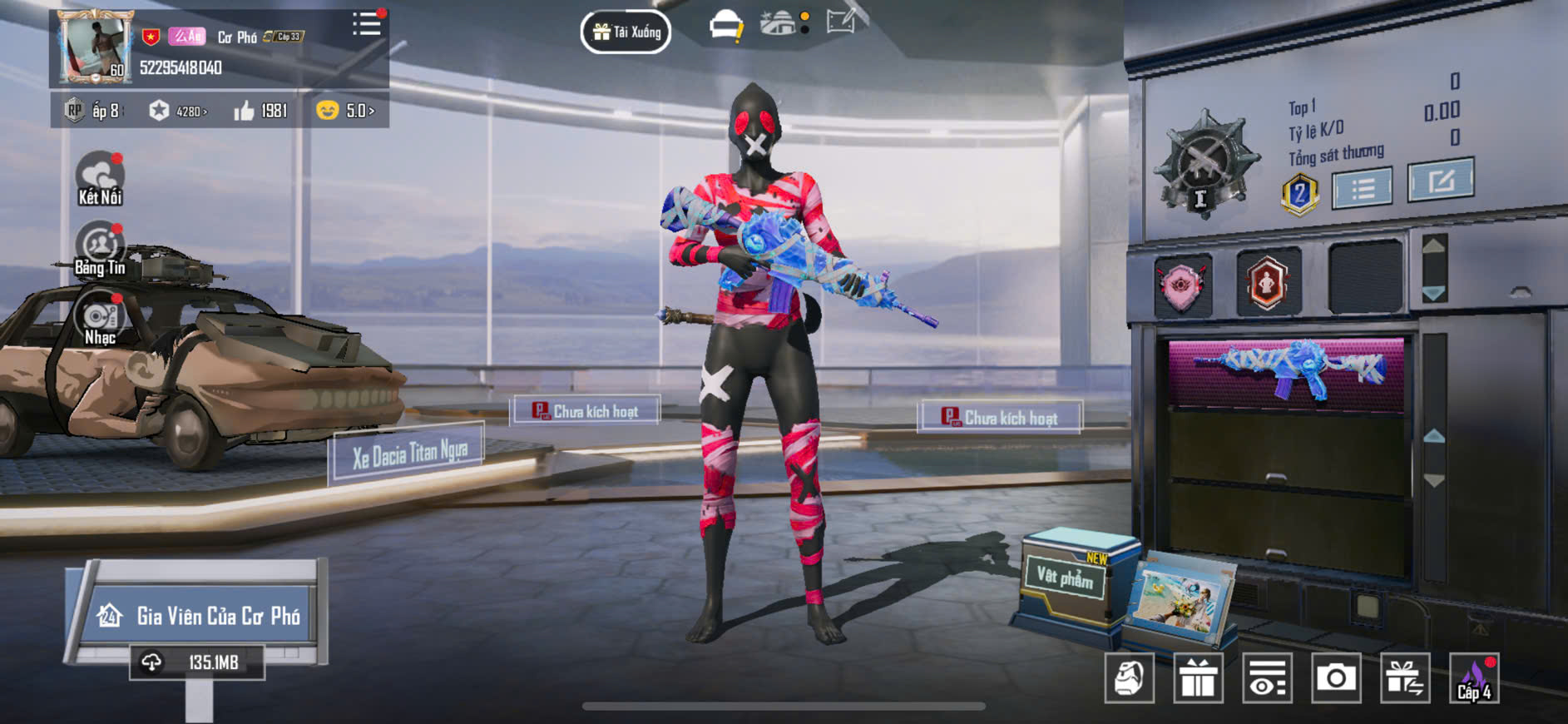Screen dimensions: 1568x724
Task: Tap the Tải Xuống download button
Action: tap(626, 32)
